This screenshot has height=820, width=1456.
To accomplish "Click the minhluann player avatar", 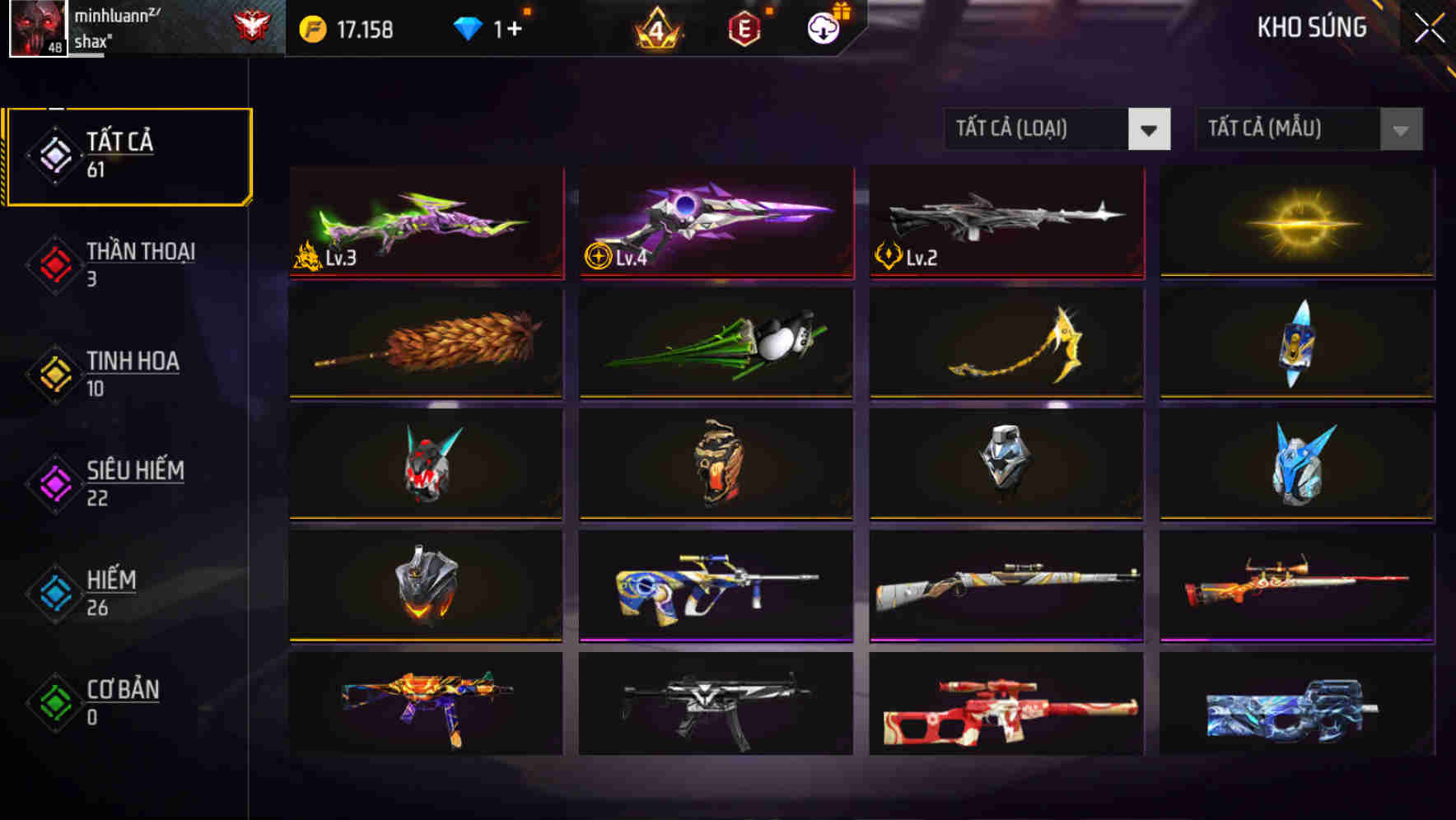I will point(40,29).
